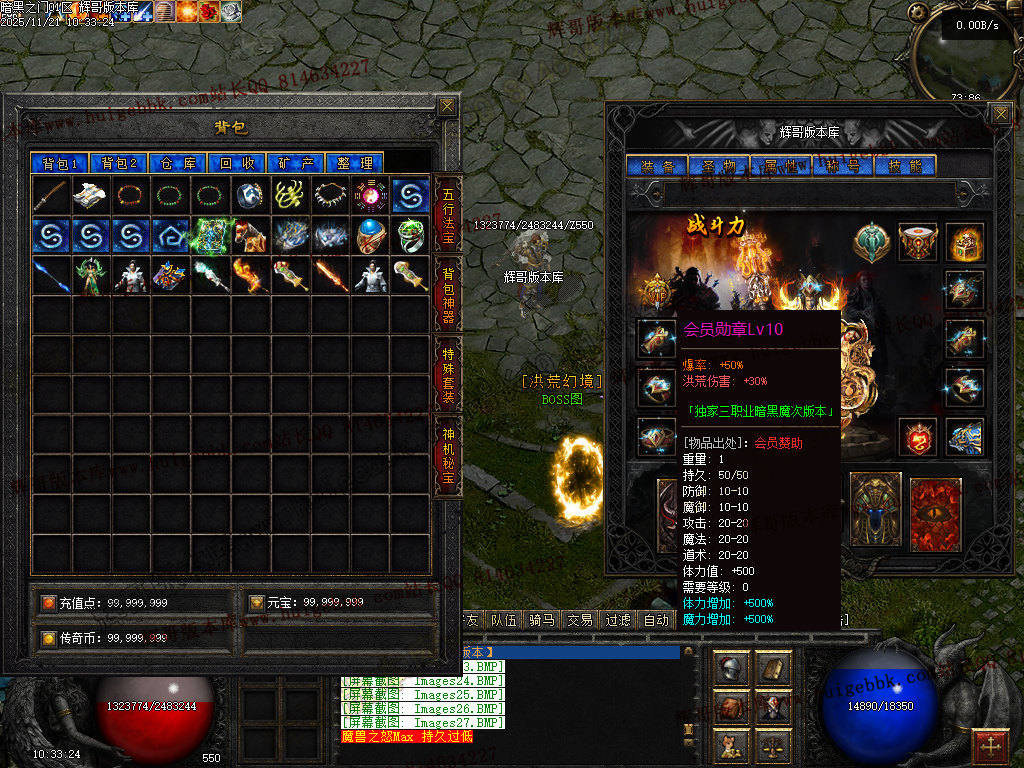Image resolution: width=1024 pixels, height=768 pixels.
Task: Open the 交易 trade button
Action: point(579,620)
